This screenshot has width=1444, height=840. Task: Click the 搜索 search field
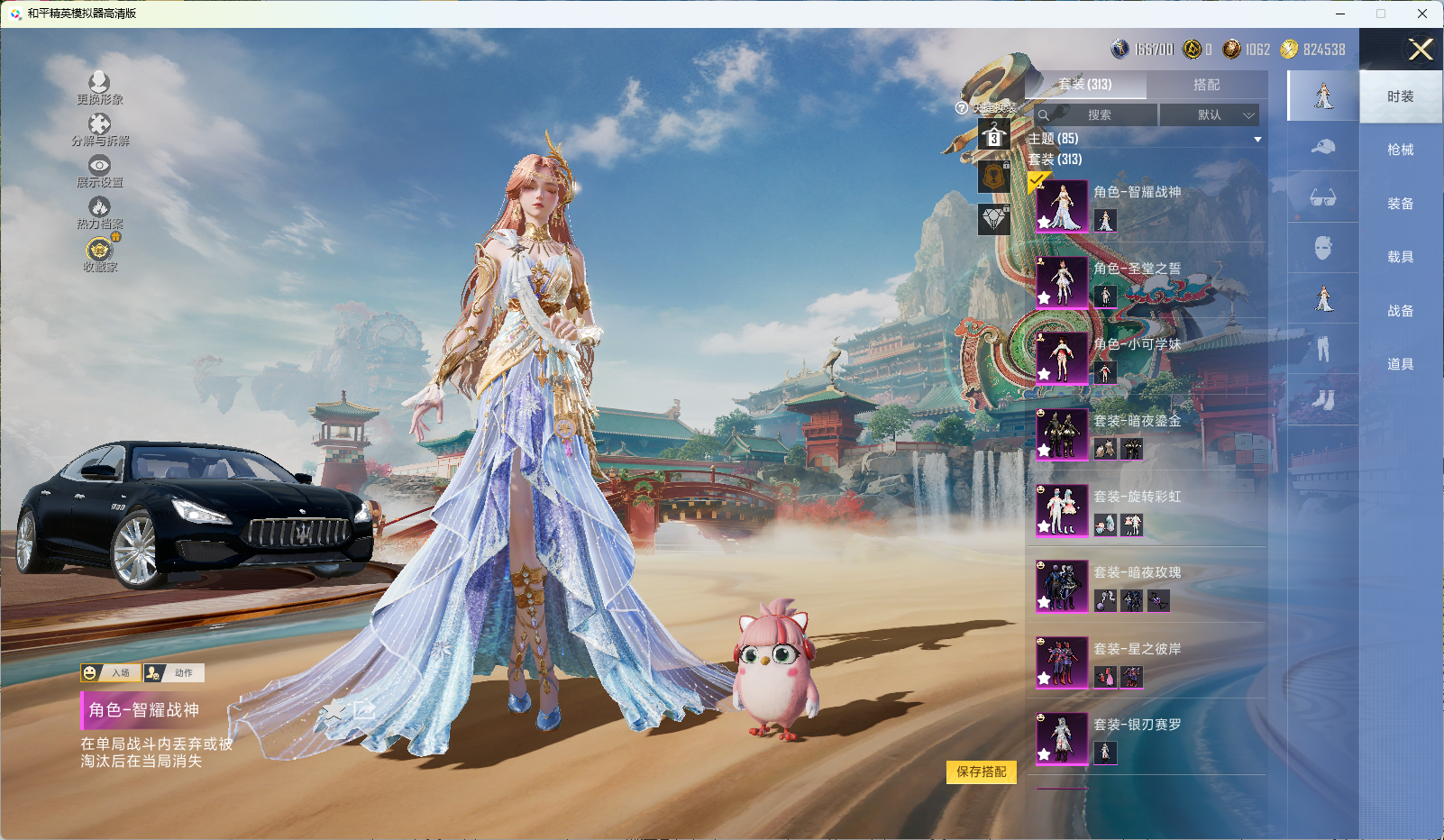click(1098, 115)
